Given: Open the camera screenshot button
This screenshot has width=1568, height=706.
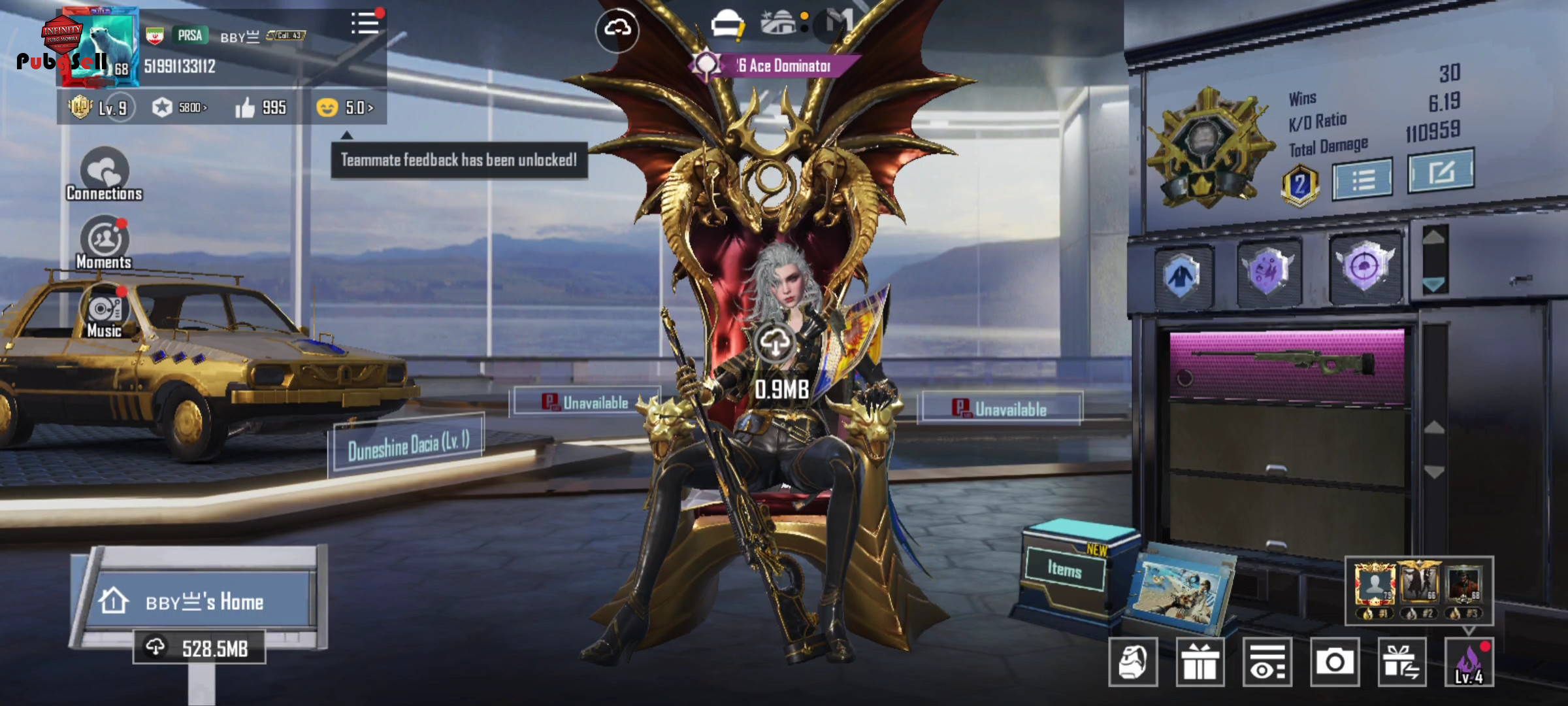Looking at the screenshot, I should click(1334, 662).
